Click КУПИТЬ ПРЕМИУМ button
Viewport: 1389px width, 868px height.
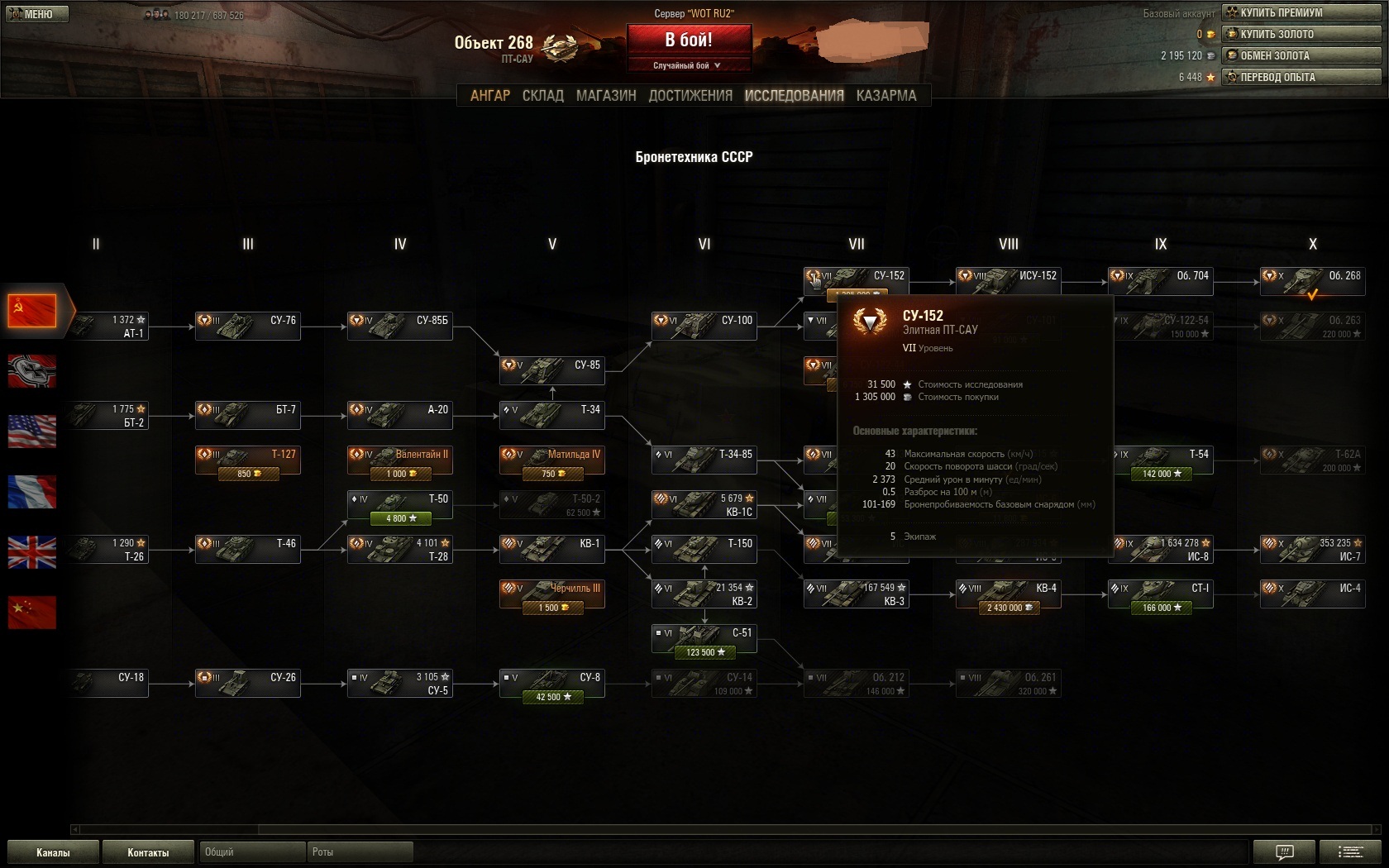(1301, 12)
